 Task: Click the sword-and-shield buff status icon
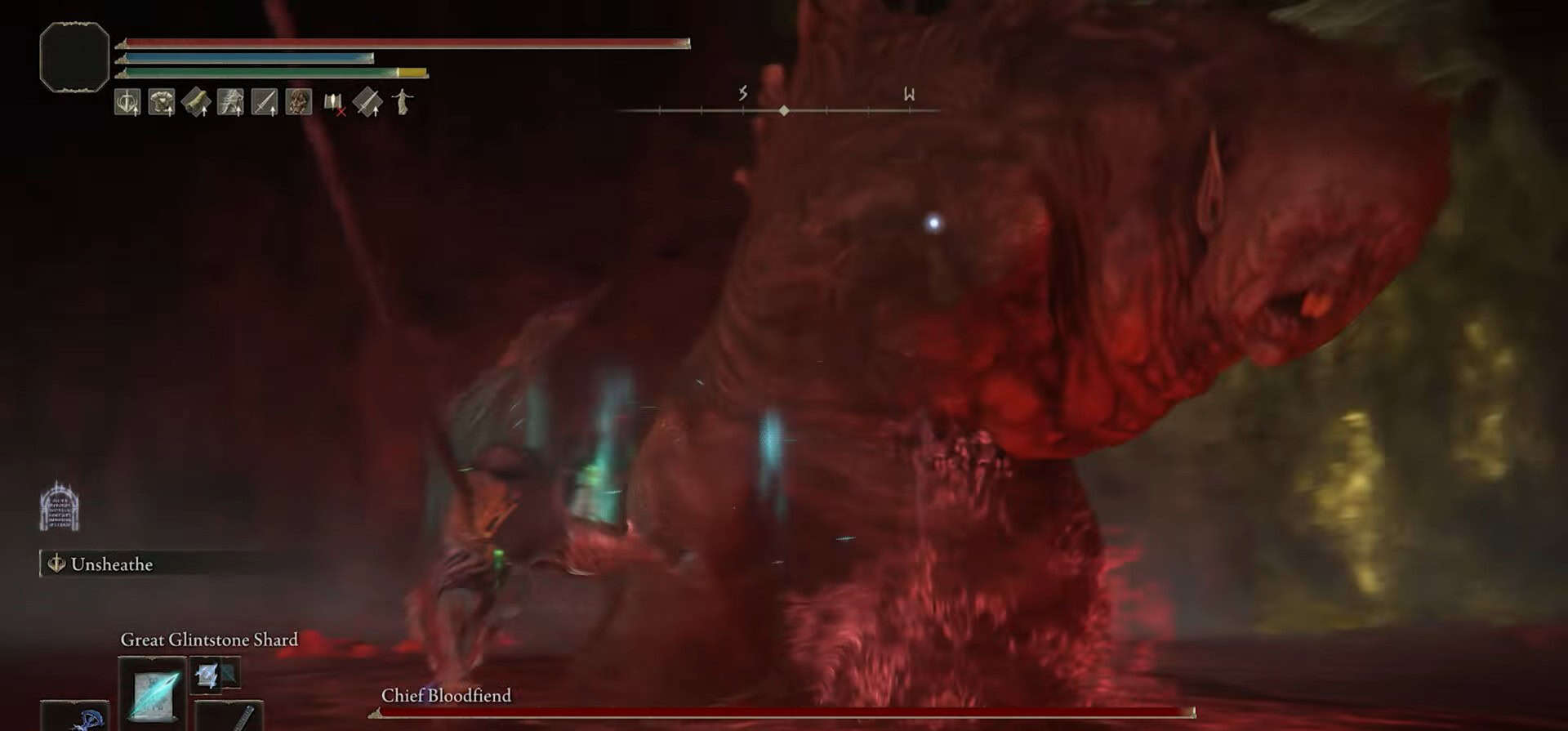(127, 103)
